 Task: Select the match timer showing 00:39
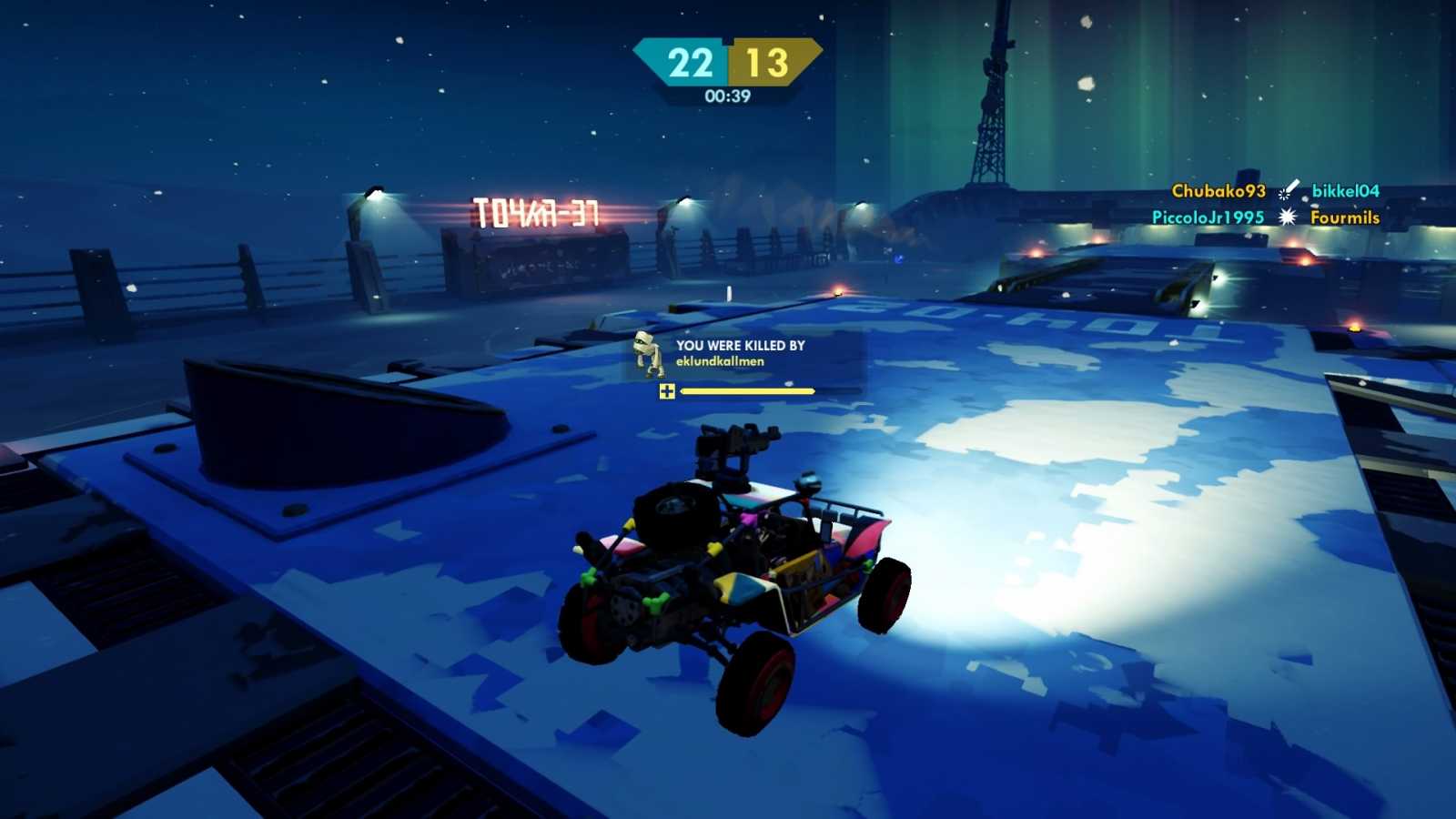click(x=728, y=96)
